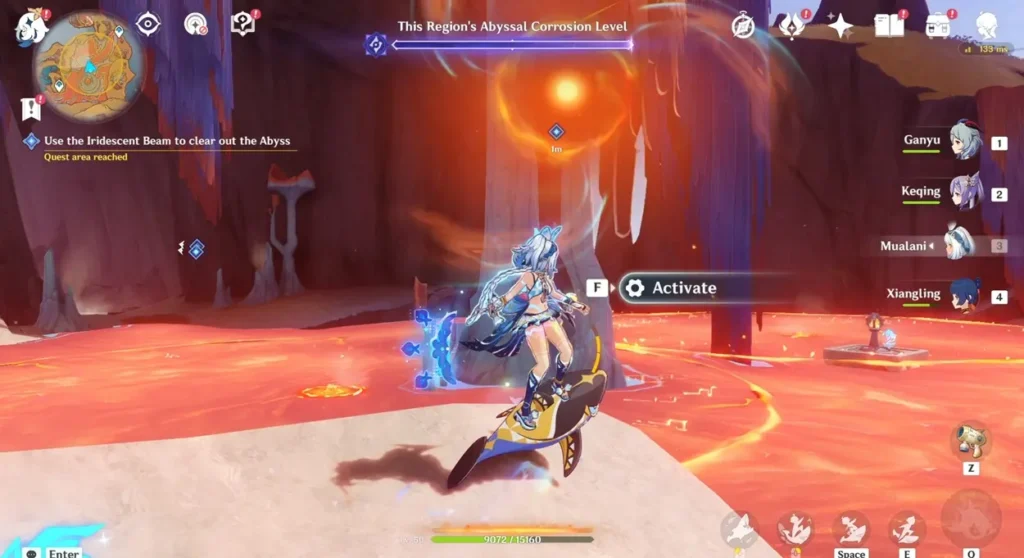1024x558 pixels.
Task: Switch to Ganyu in the party list
Action: (964, 142)
